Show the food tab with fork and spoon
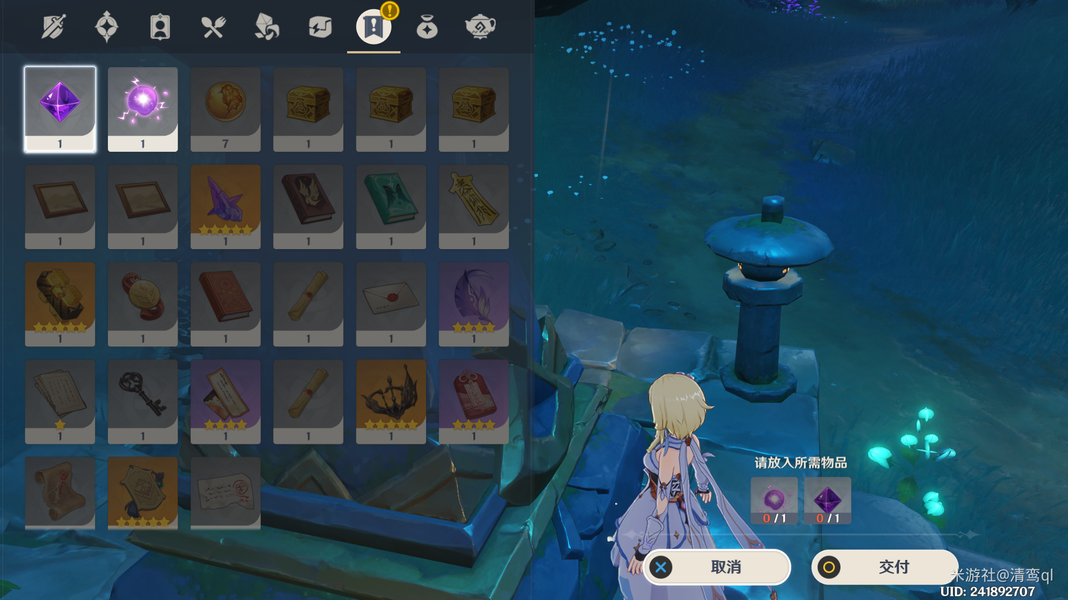 (x=213, y=27)
